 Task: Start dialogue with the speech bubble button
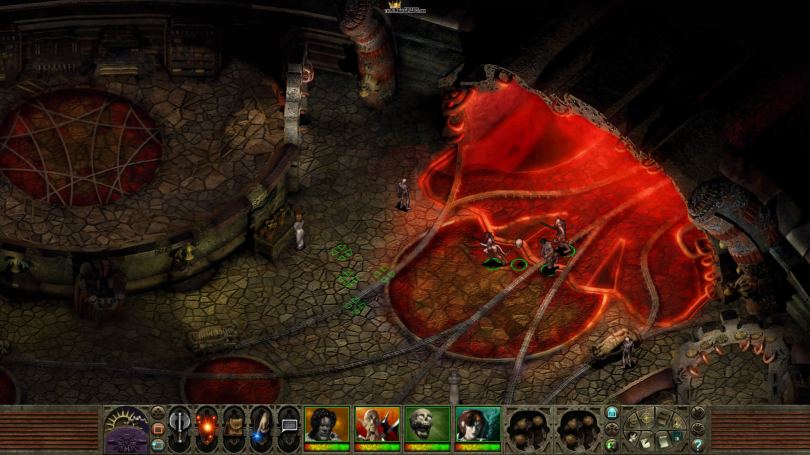pyautogui.click(x=289, y=425)
